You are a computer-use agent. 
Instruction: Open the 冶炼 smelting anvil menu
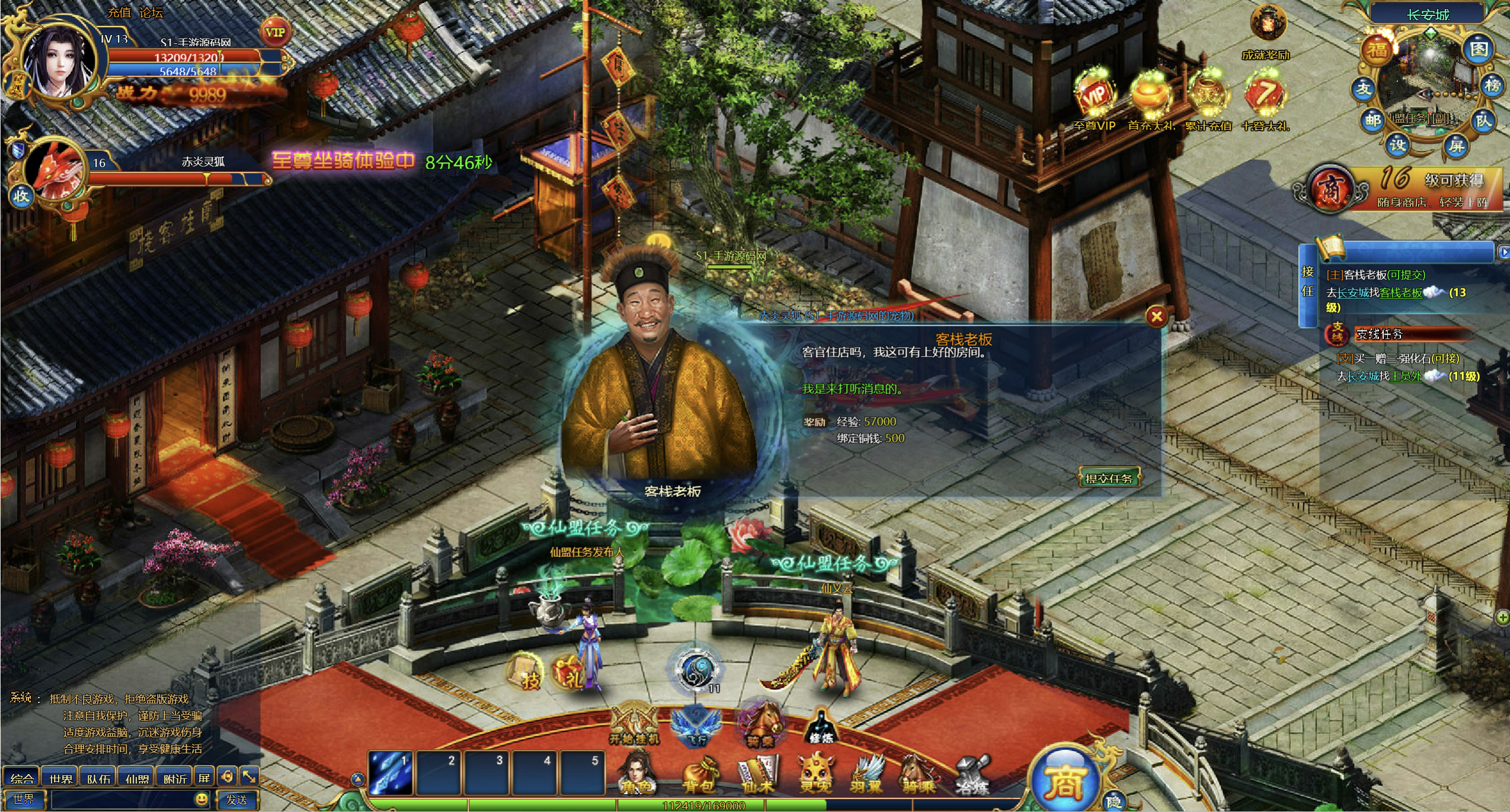pos(973,774)
